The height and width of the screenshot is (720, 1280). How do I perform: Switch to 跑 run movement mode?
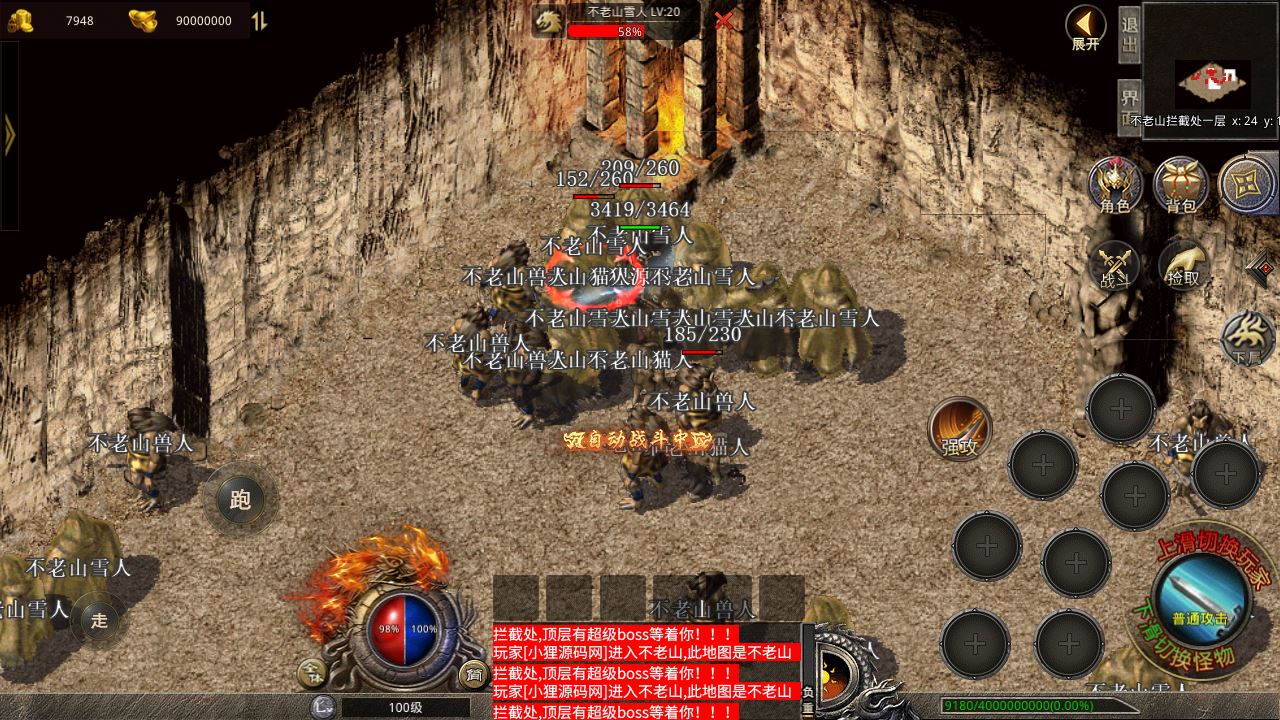click(x=240, y=499)
